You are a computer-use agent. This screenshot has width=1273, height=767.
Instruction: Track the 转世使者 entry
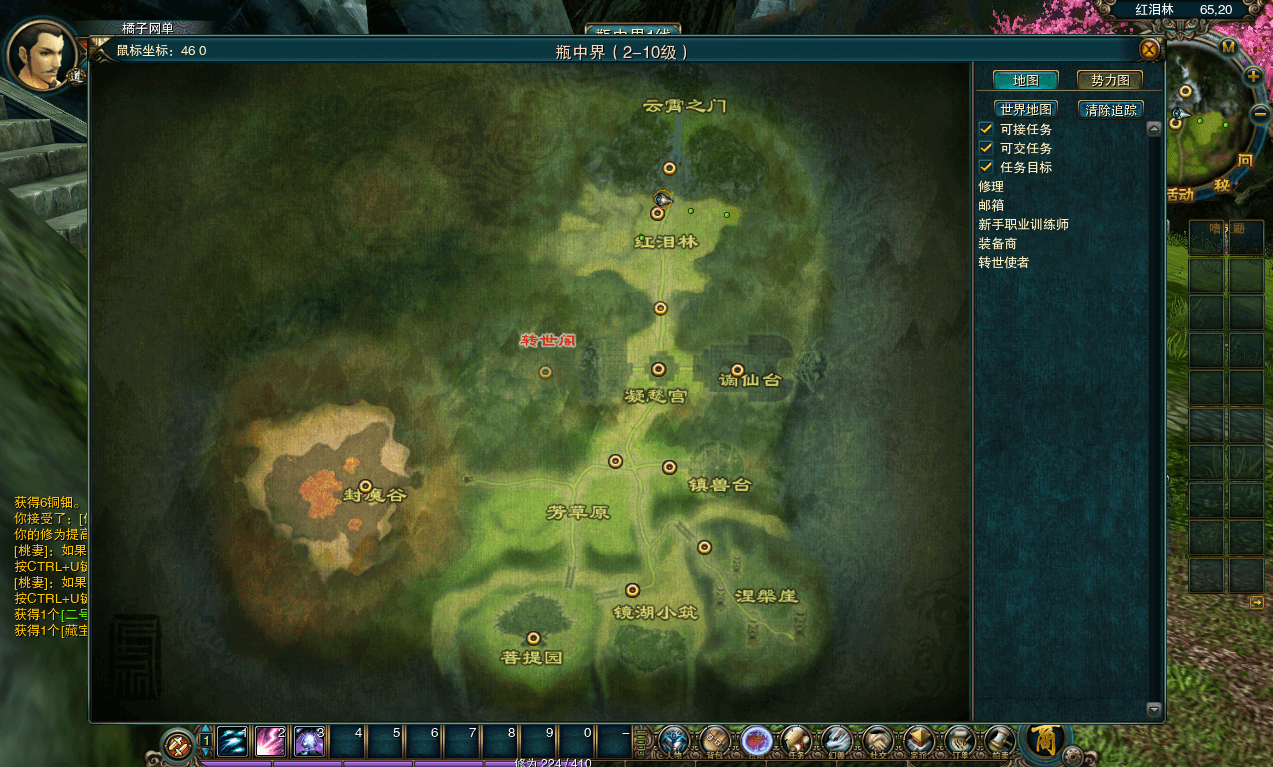click(1003, 262)
